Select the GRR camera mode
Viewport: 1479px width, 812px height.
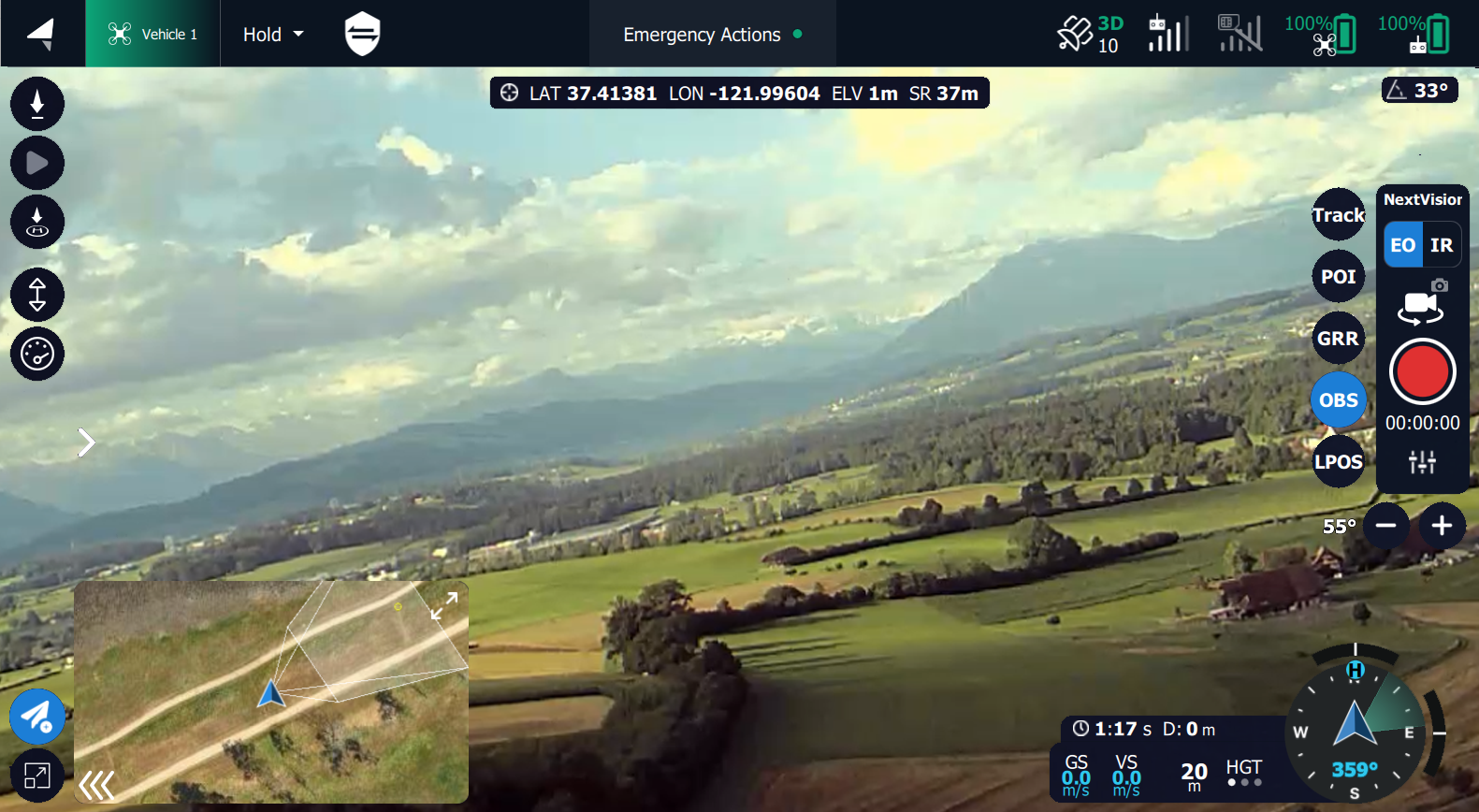[1339, 339]
